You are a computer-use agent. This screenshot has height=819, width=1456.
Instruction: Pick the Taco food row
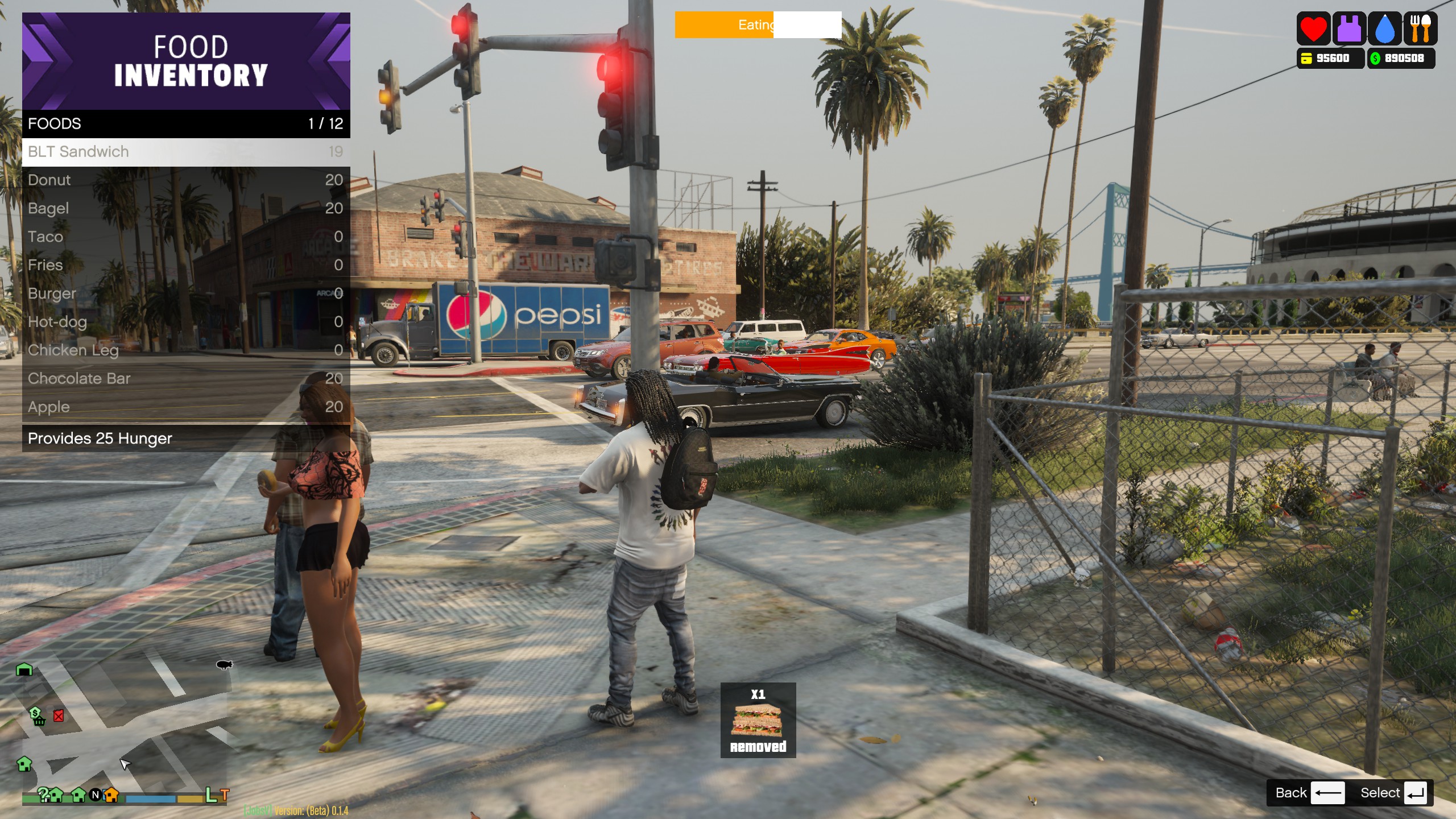coord(185,237)
